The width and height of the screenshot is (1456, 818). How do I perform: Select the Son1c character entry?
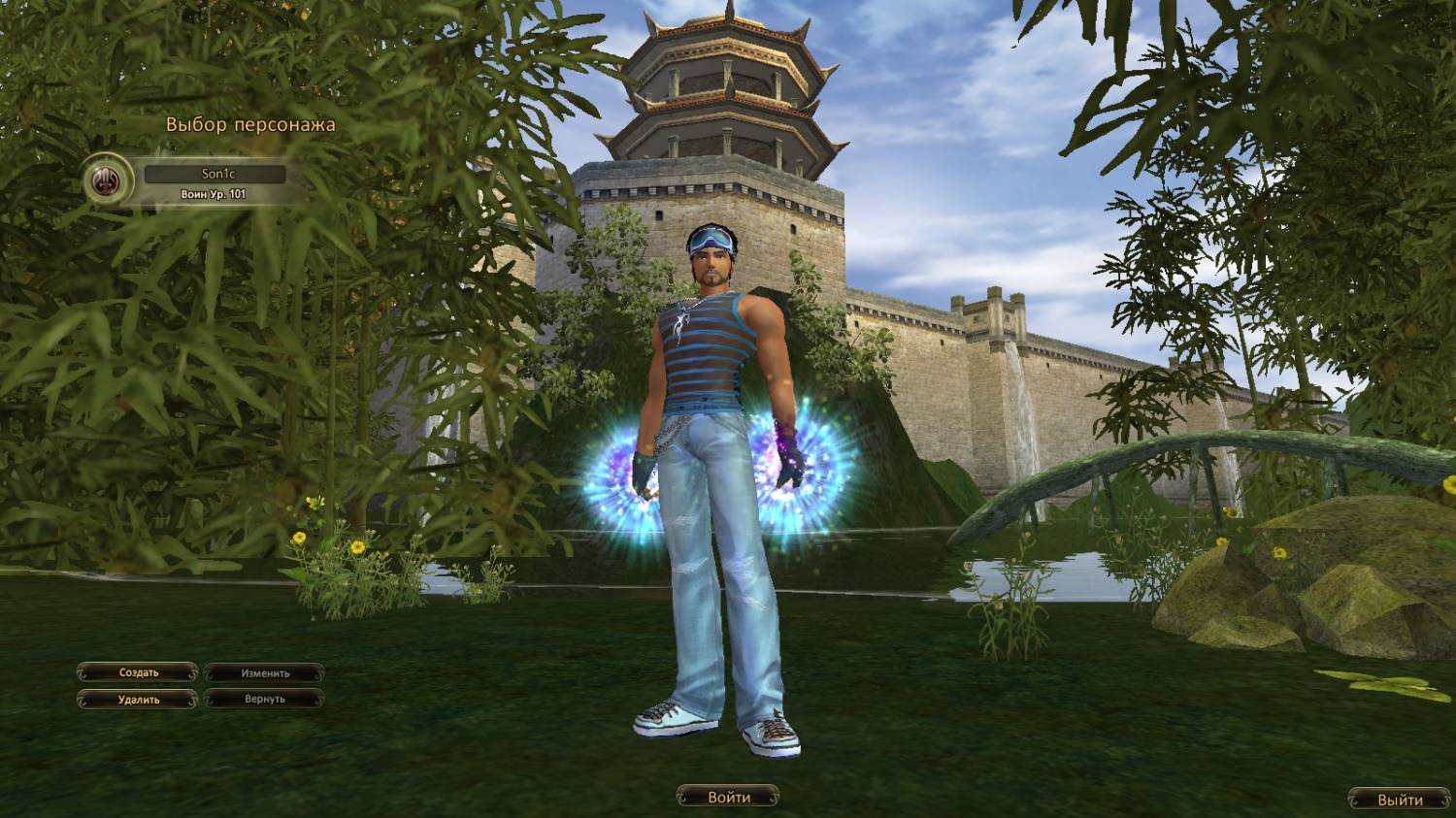[215, 175]
